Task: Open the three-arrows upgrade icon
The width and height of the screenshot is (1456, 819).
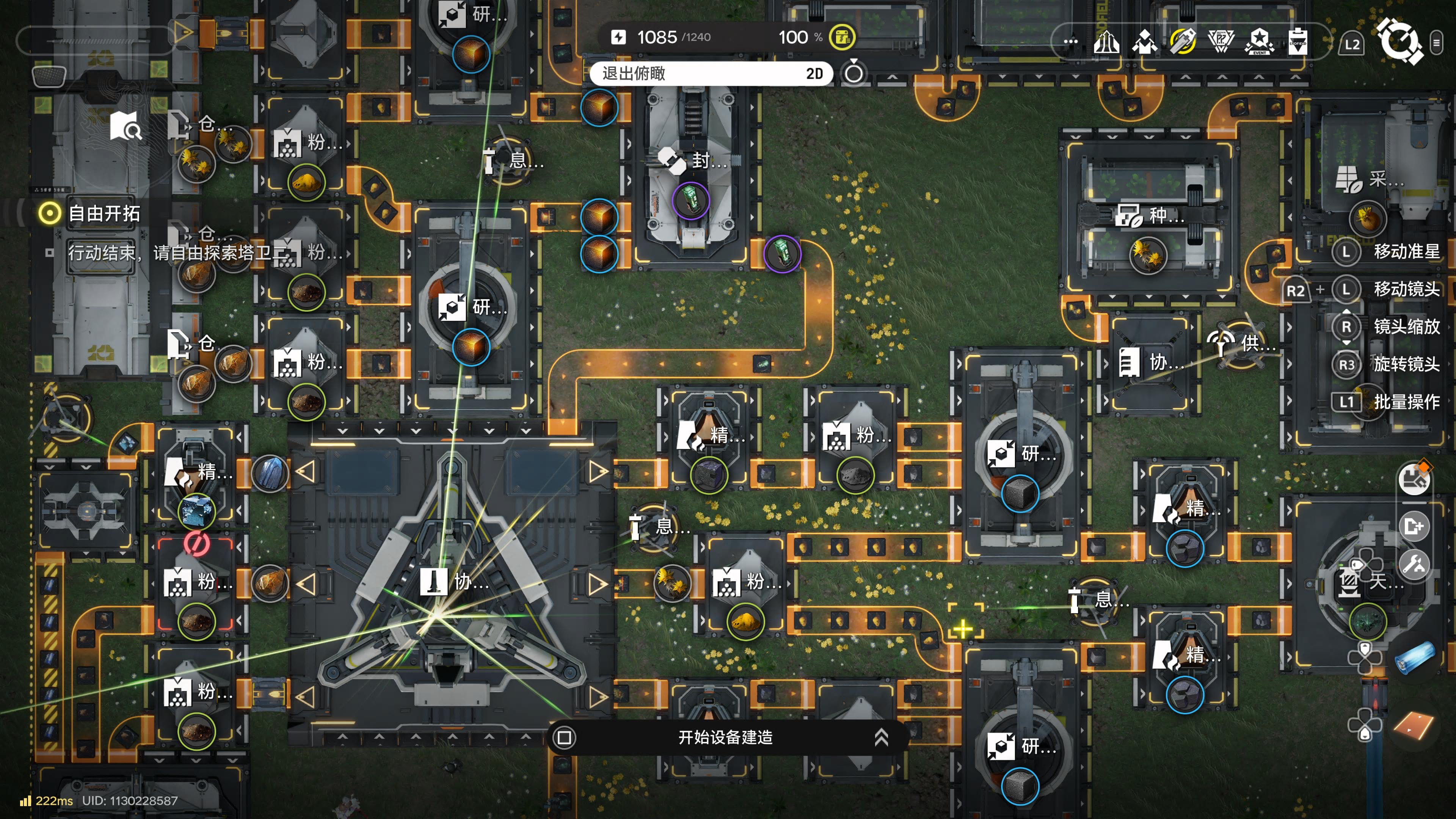Action: point(1106,41)
